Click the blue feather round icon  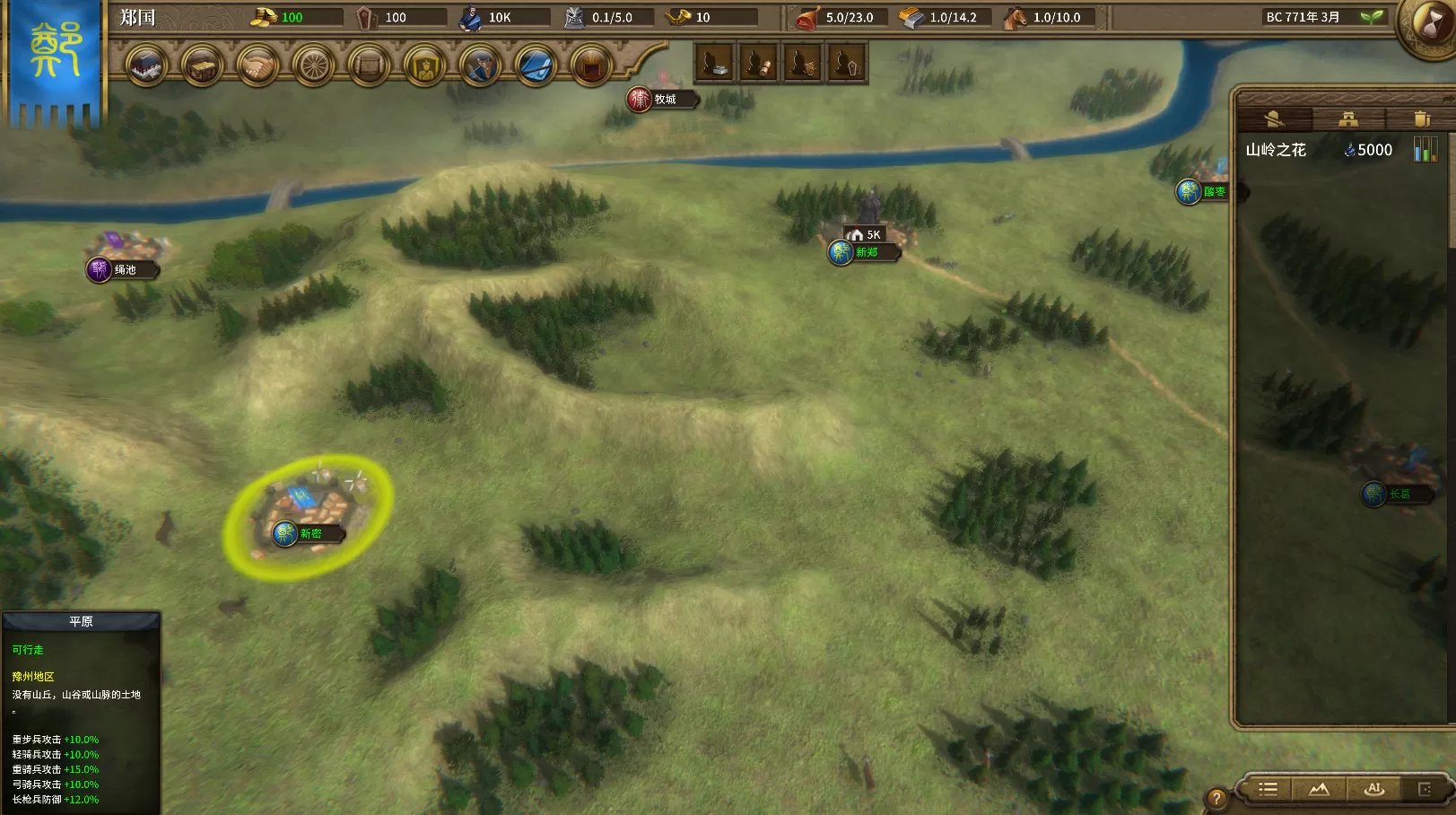[x=536, y=66]
